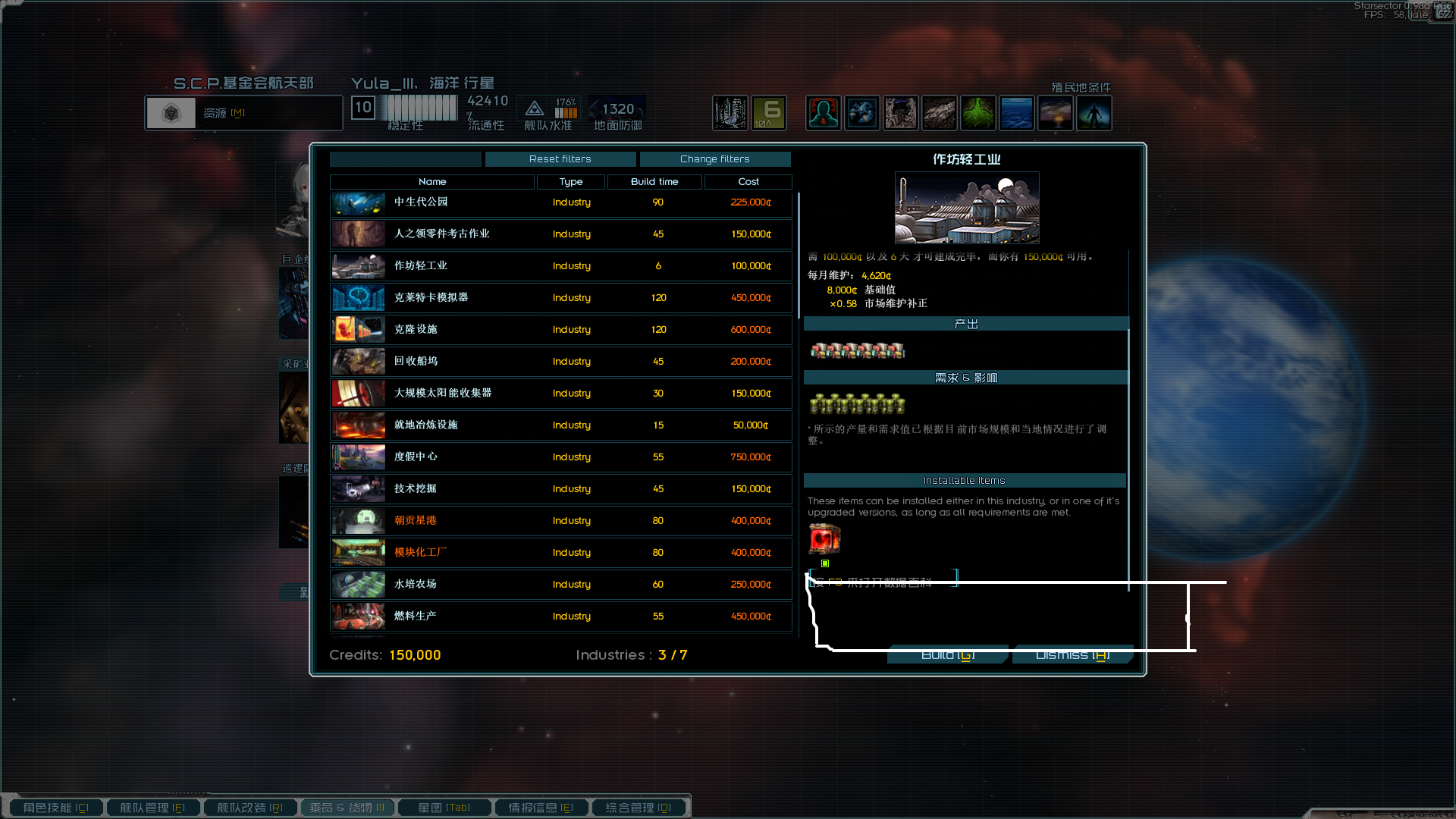This screenshot has height=819, width=1456.
Task: Click the dark humanoid silhouette colony condition icon
Action: 1094,112
